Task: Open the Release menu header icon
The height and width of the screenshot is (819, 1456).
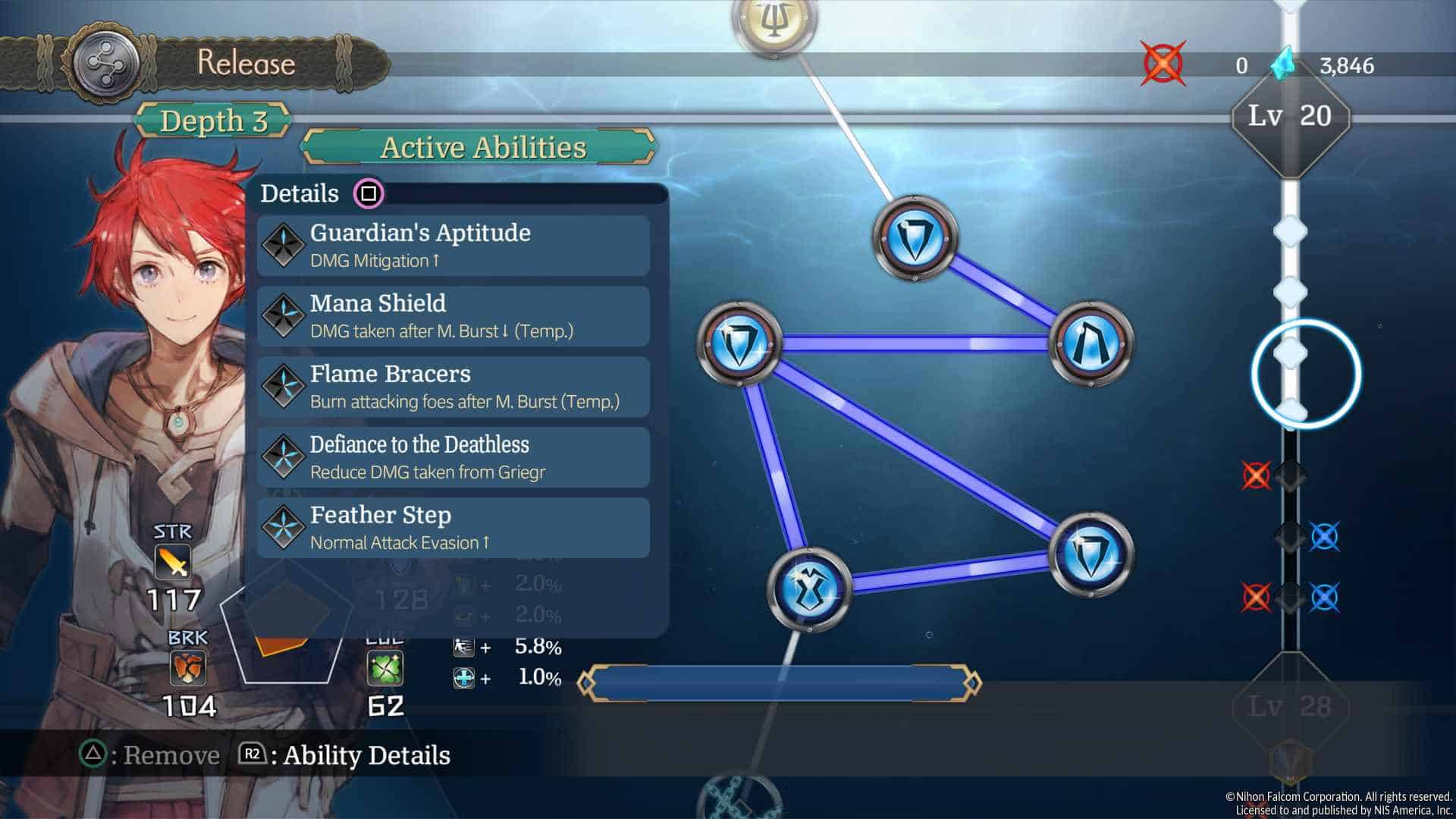Action: pos(105,64)
